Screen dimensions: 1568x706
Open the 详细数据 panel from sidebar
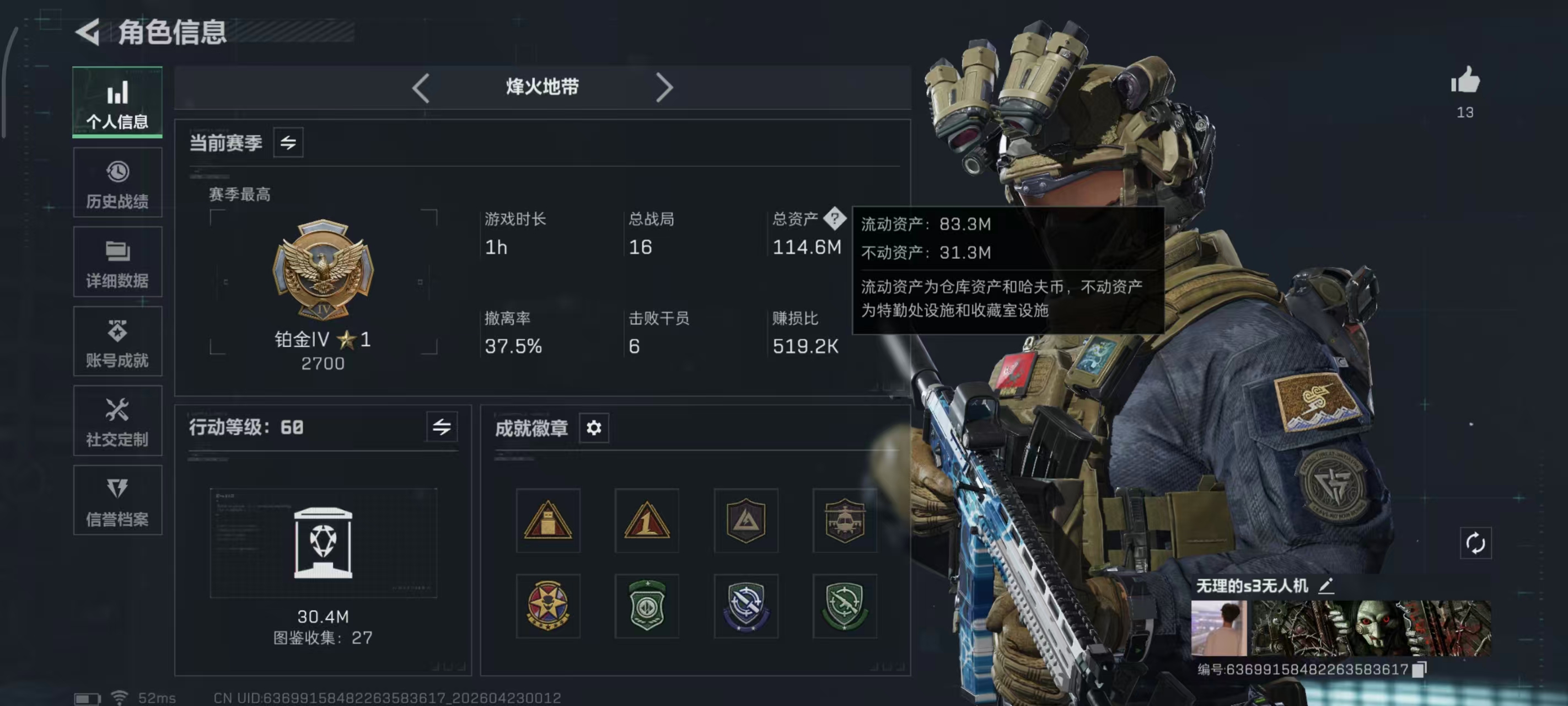pos(117,262)
